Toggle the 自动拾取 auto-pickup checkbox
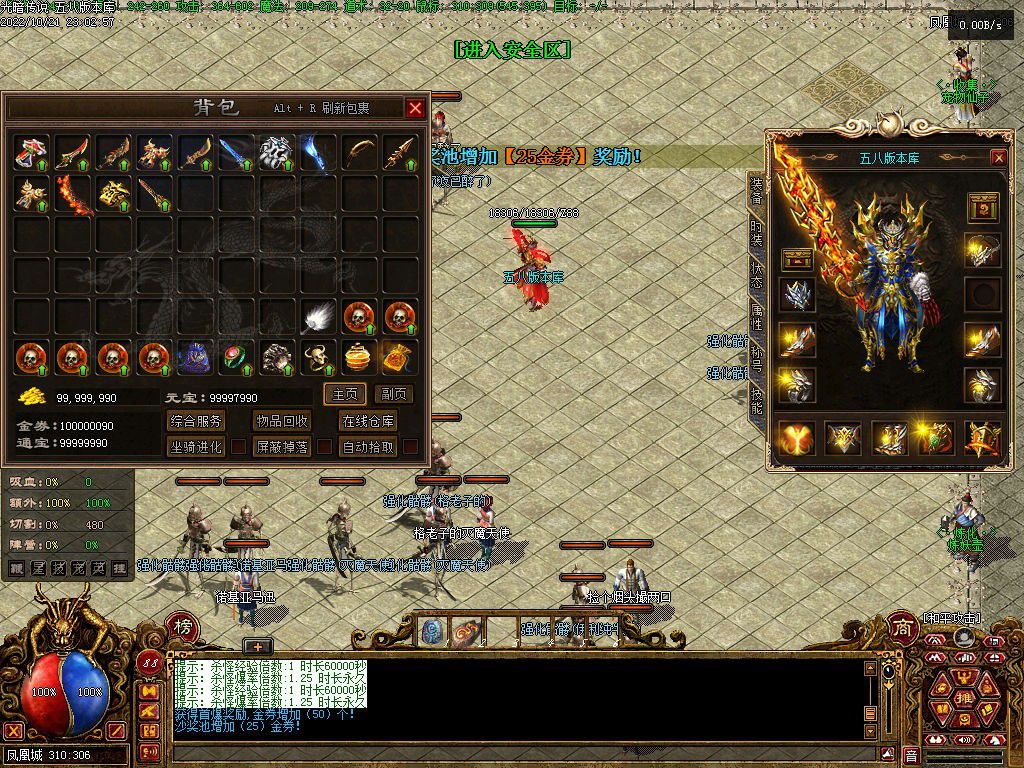This screenshot has width=1024, height=768. coord(410,447)
